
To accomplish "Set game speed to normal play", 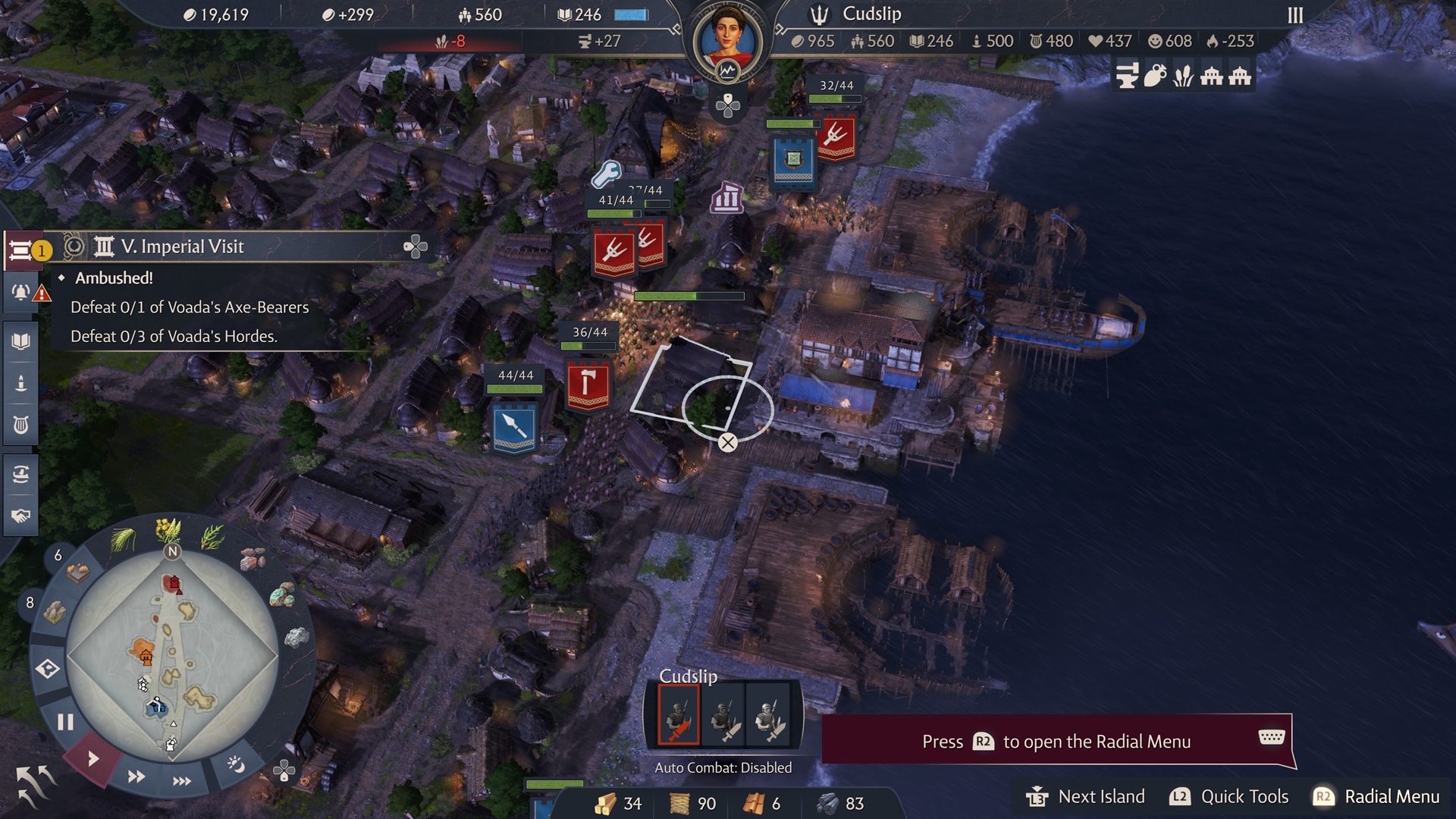I will point(93,758).
